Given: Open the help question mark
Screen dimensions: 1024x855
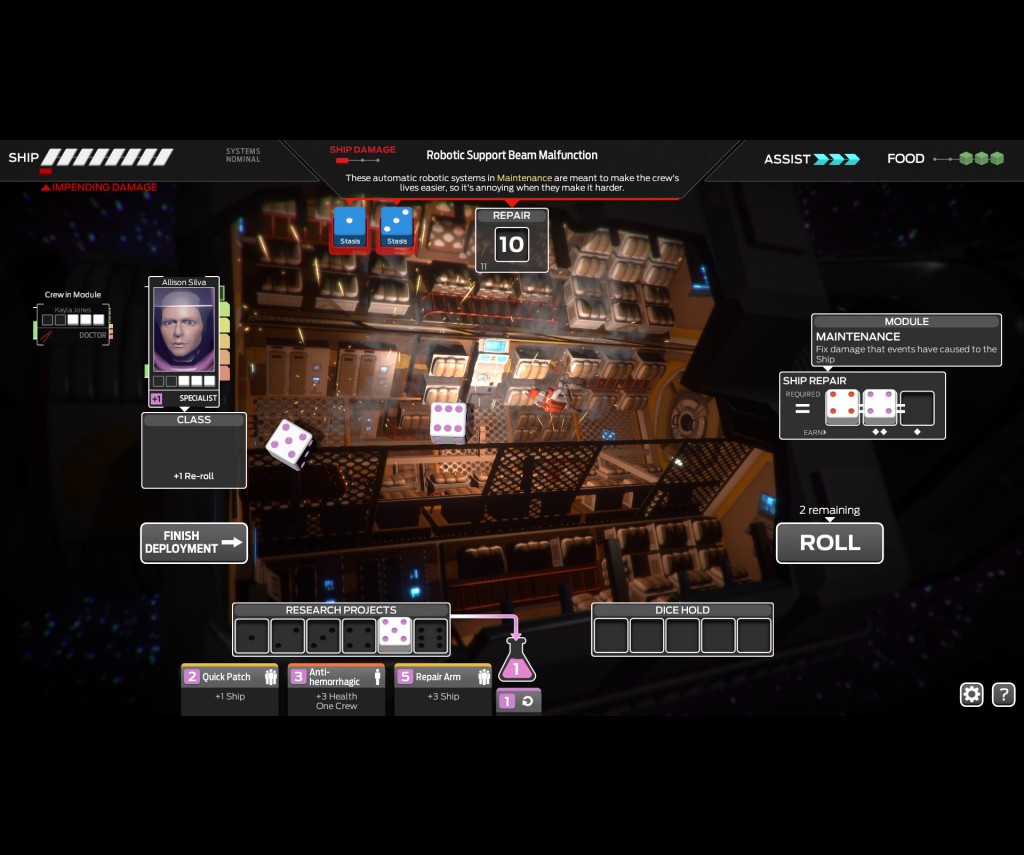Looking at the screenshot, I should pyautogui.click(x=1003, y=695).
